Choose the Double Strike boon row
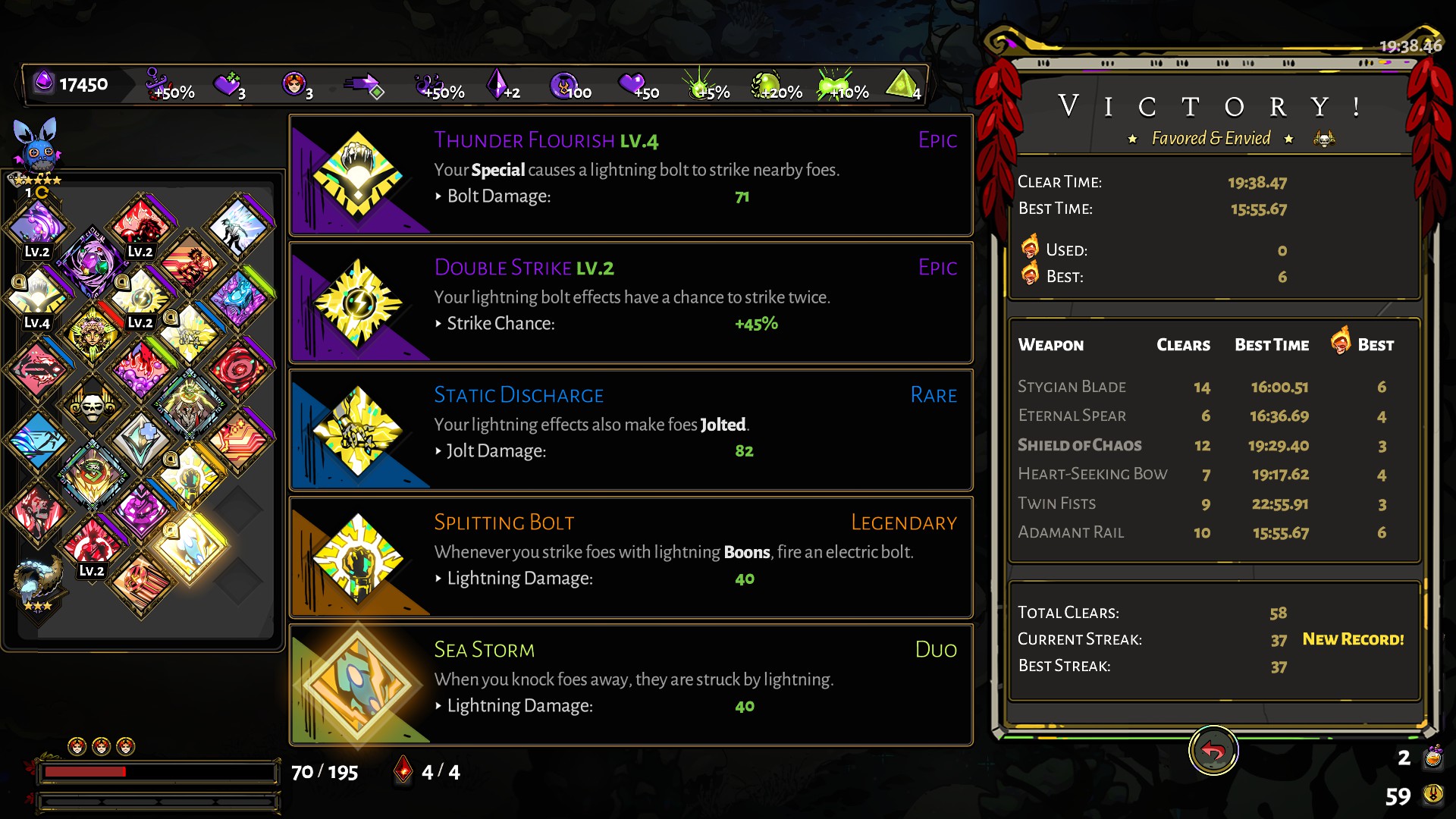The height and width of the screenshot is (819, 1456). [631, 303]
